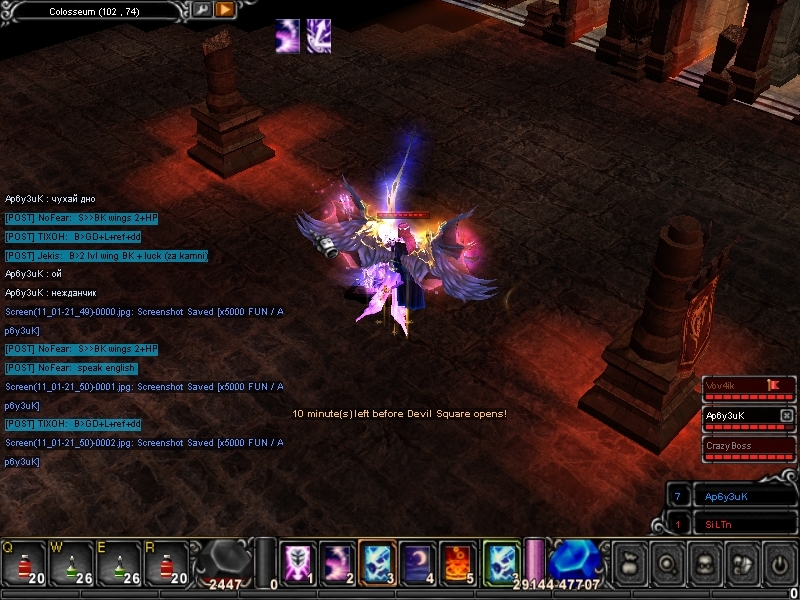Viewport: 800px width, 600px height.
Task: Open the wrench settings button
Action: tap(202, 10)
